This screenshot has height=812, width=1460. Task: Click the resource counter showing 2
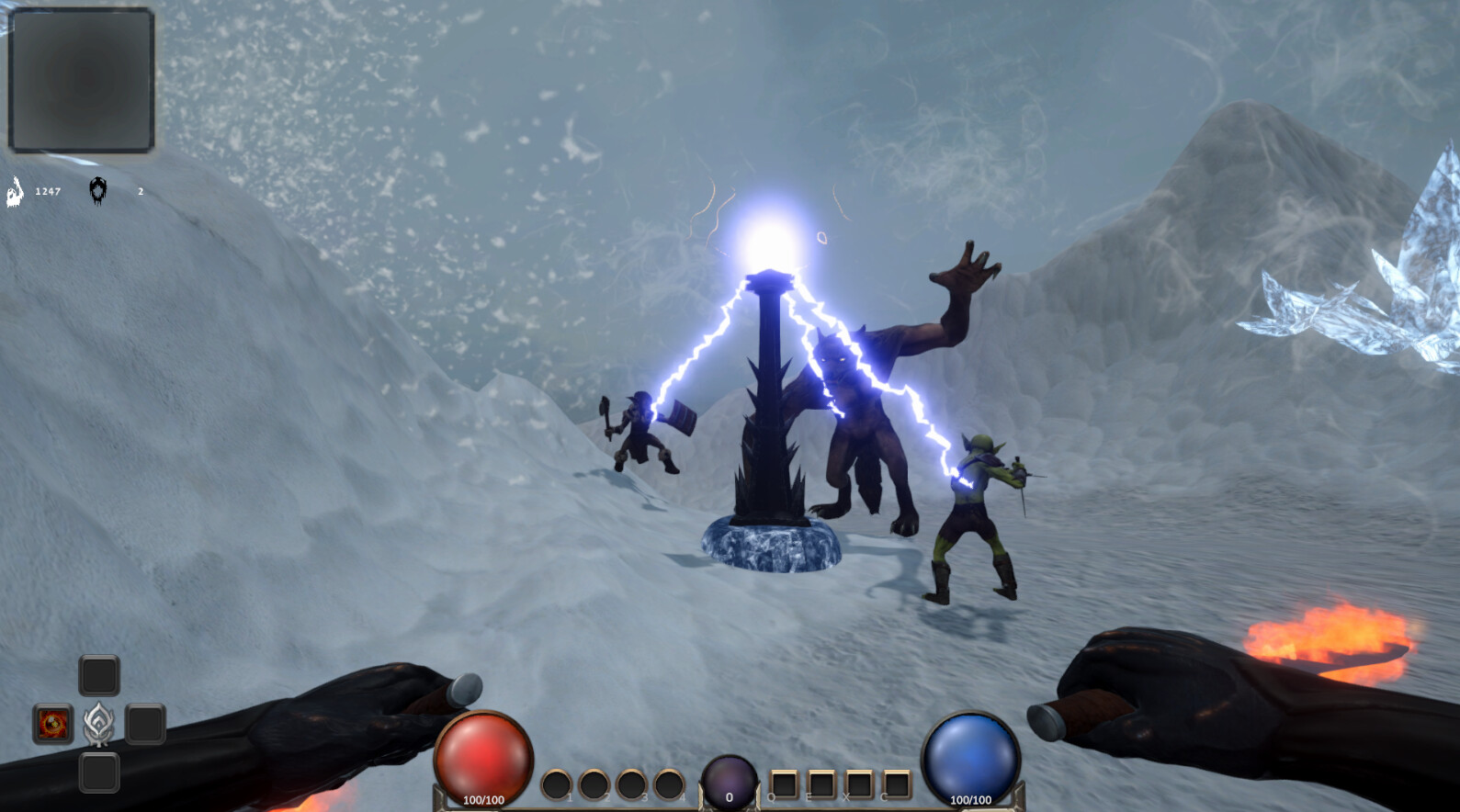coord(140,192)
